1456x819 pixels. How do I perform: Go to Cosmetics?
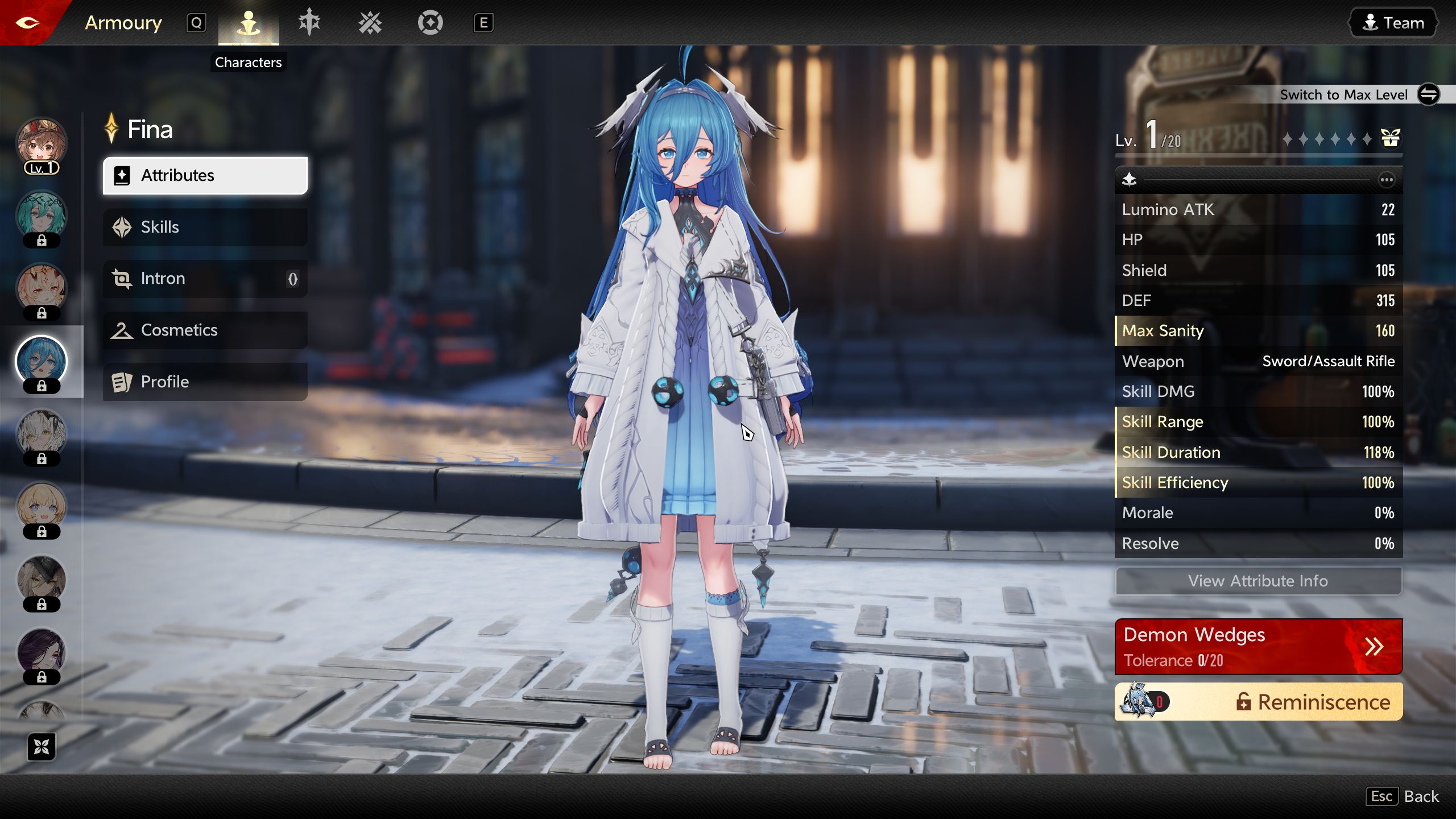click(205, 330)
